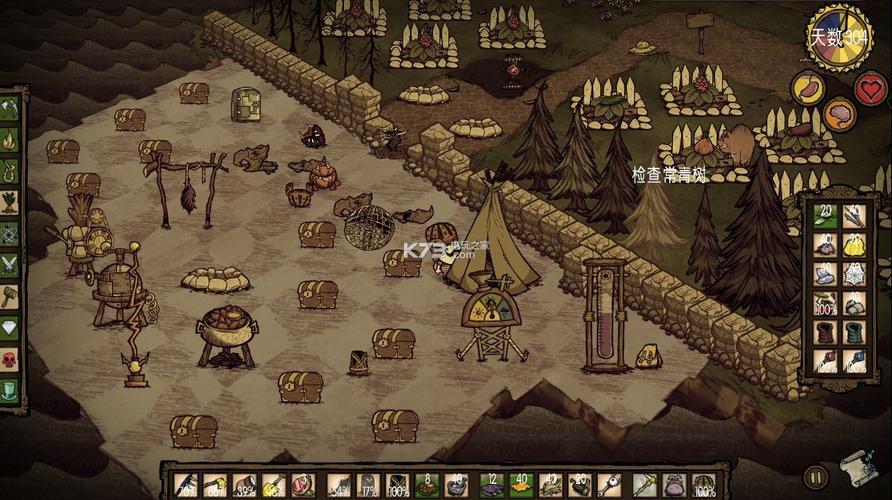Select the gold nugget slot in backpack
Viewport: 892px width, 500px height.
pos(855,245)
